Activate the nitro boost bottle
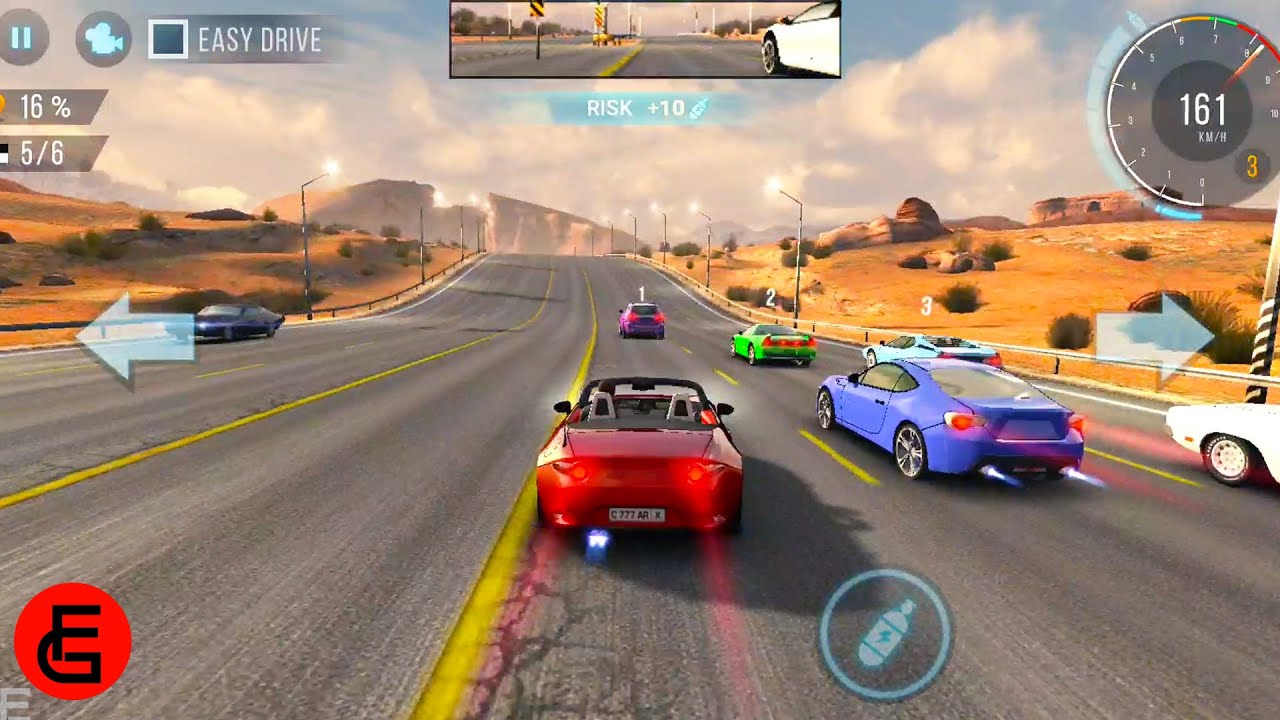 coord(885,632)
